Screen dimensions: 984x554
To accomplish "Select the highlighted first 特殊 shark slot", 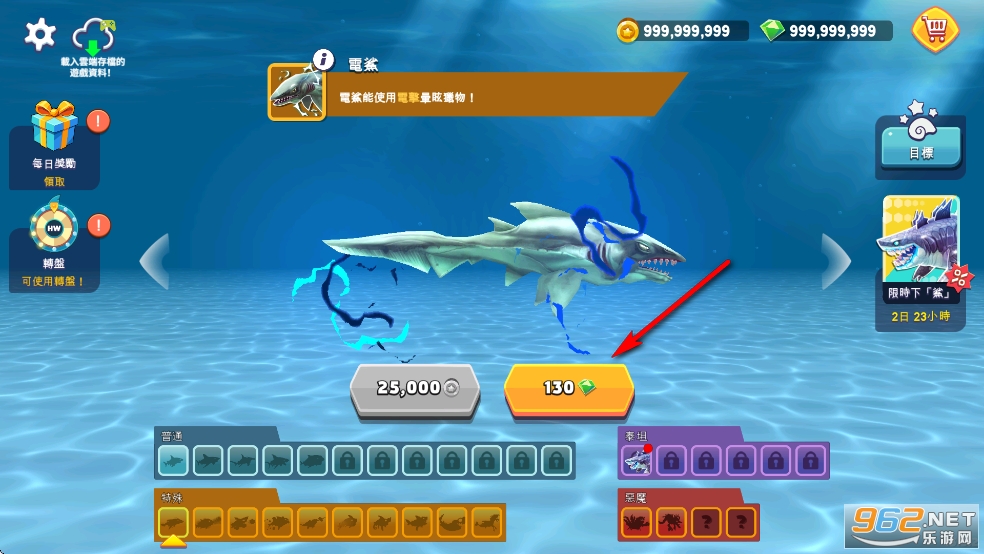I will pyautogui.click(x=174, y=521).
